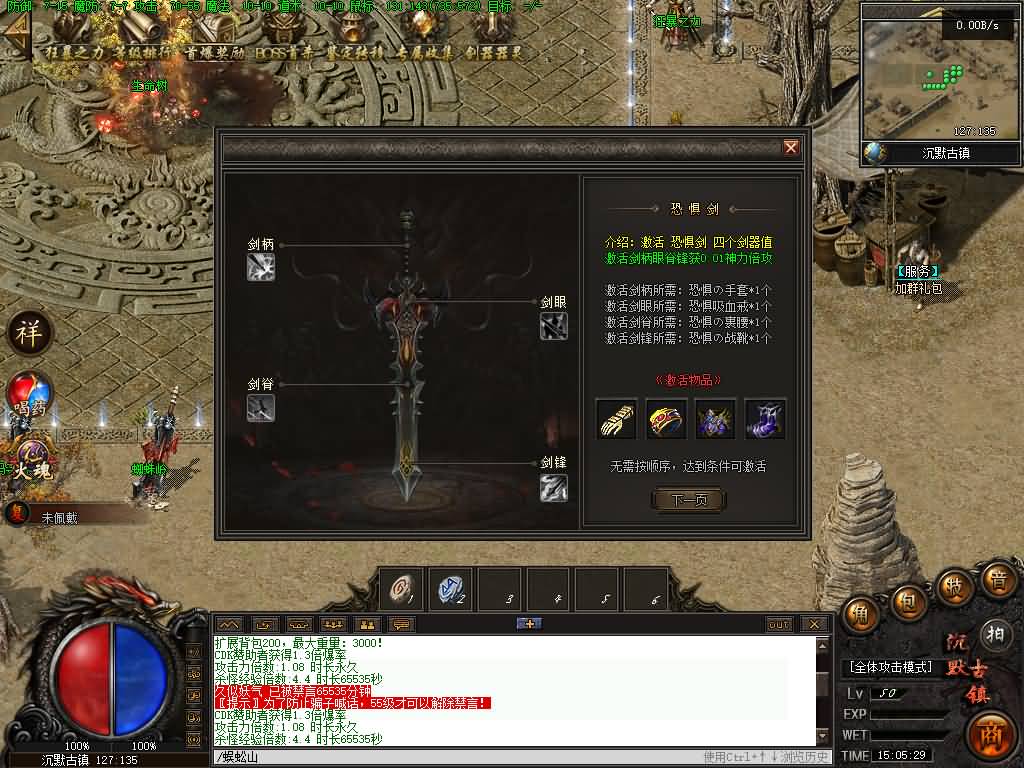
Task: Select the 剑锋 sword edge slot
Action: click(x=554, y=487)
